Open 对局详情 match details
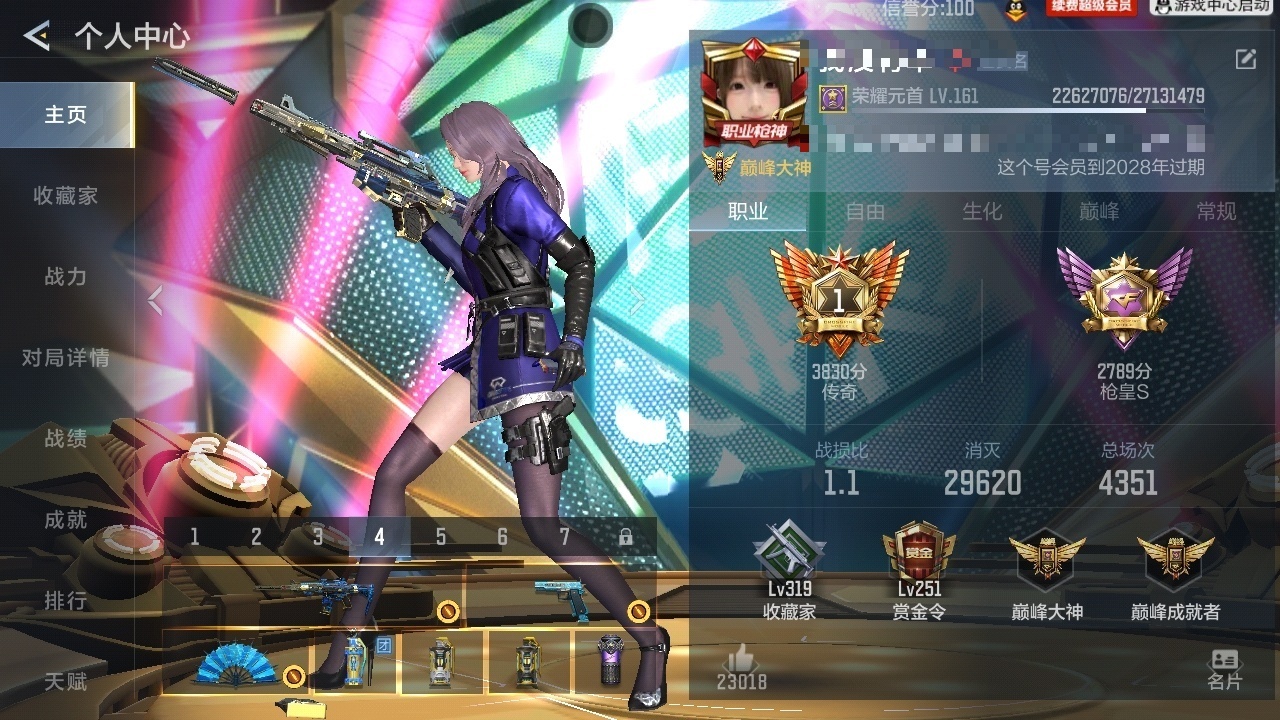The width and height of the screenshot is (1280, 720). (x=66, y=358)
